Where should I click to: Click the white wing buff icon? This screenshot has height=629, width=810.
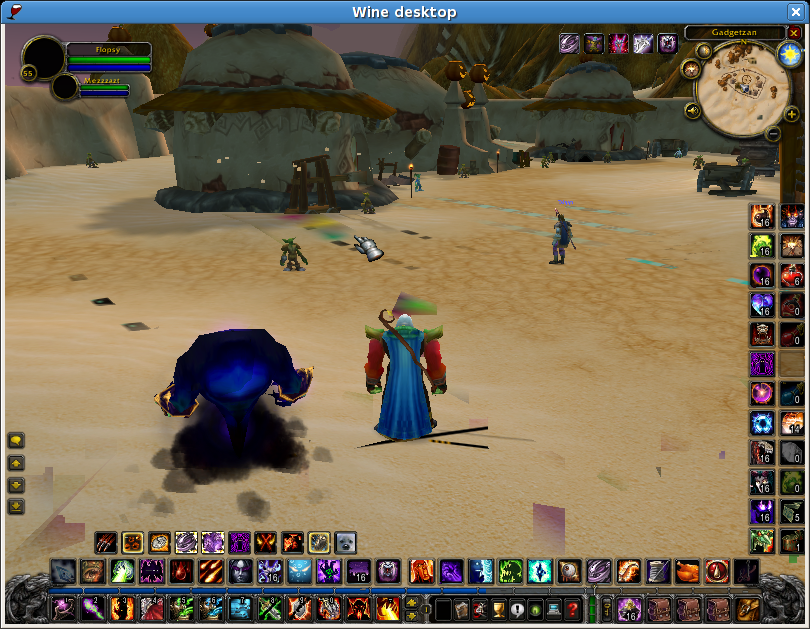coord(643,43)
